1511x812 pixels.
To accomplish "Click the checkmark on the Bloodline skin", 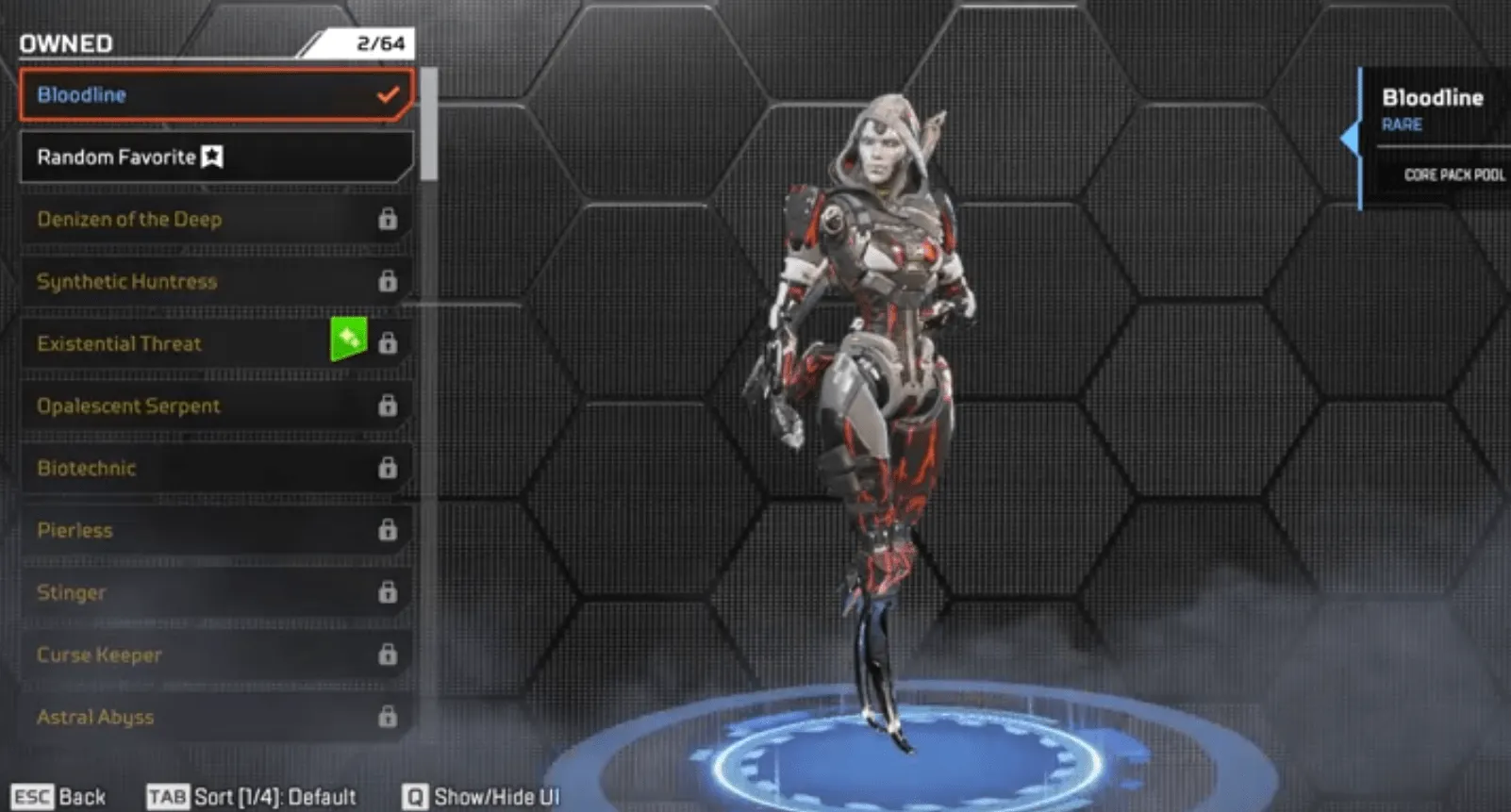I will 387,94.
